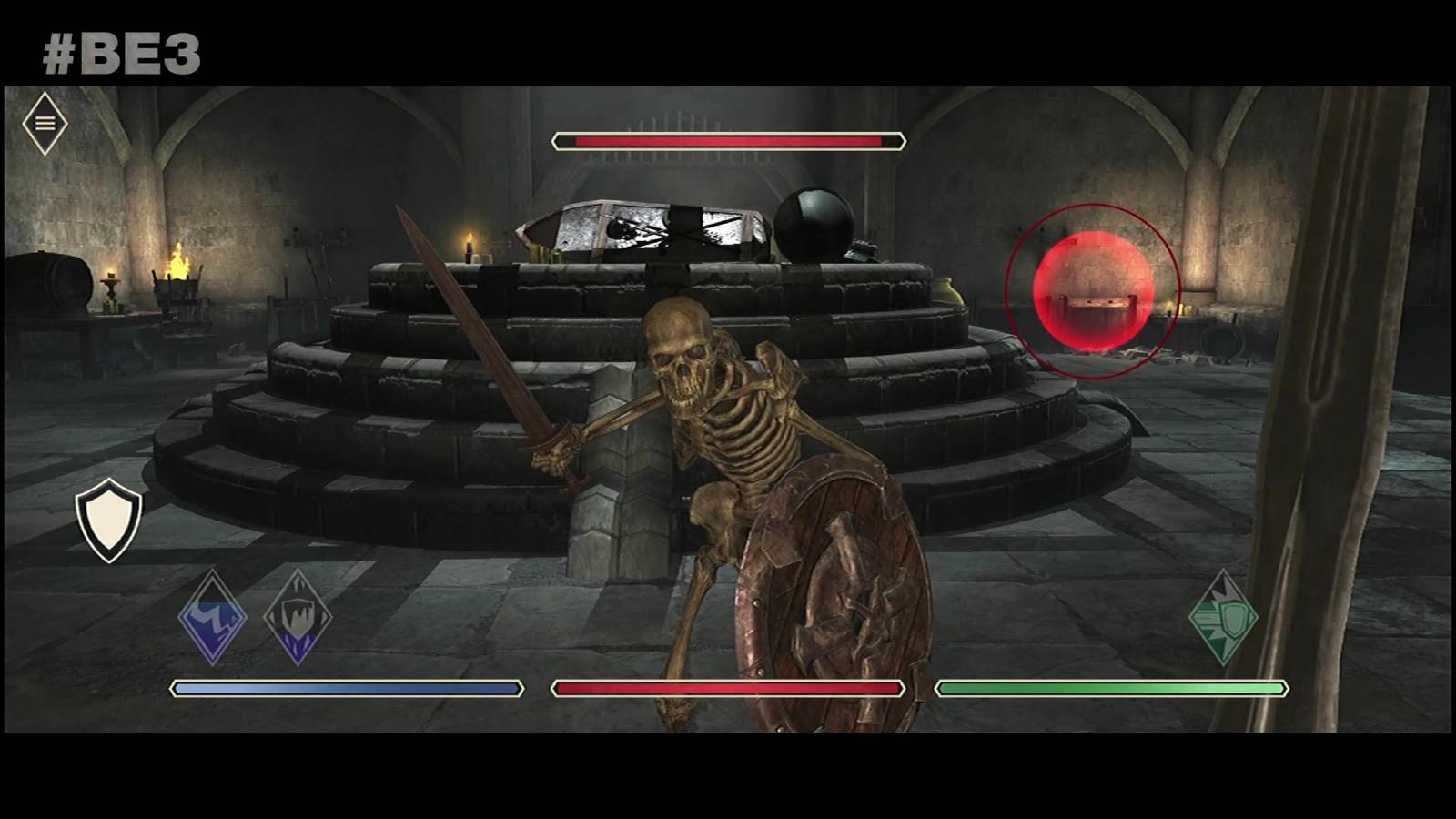Tap the shield block button
1456x819 pixels.
pyautogui.click(x=109, y=521)
